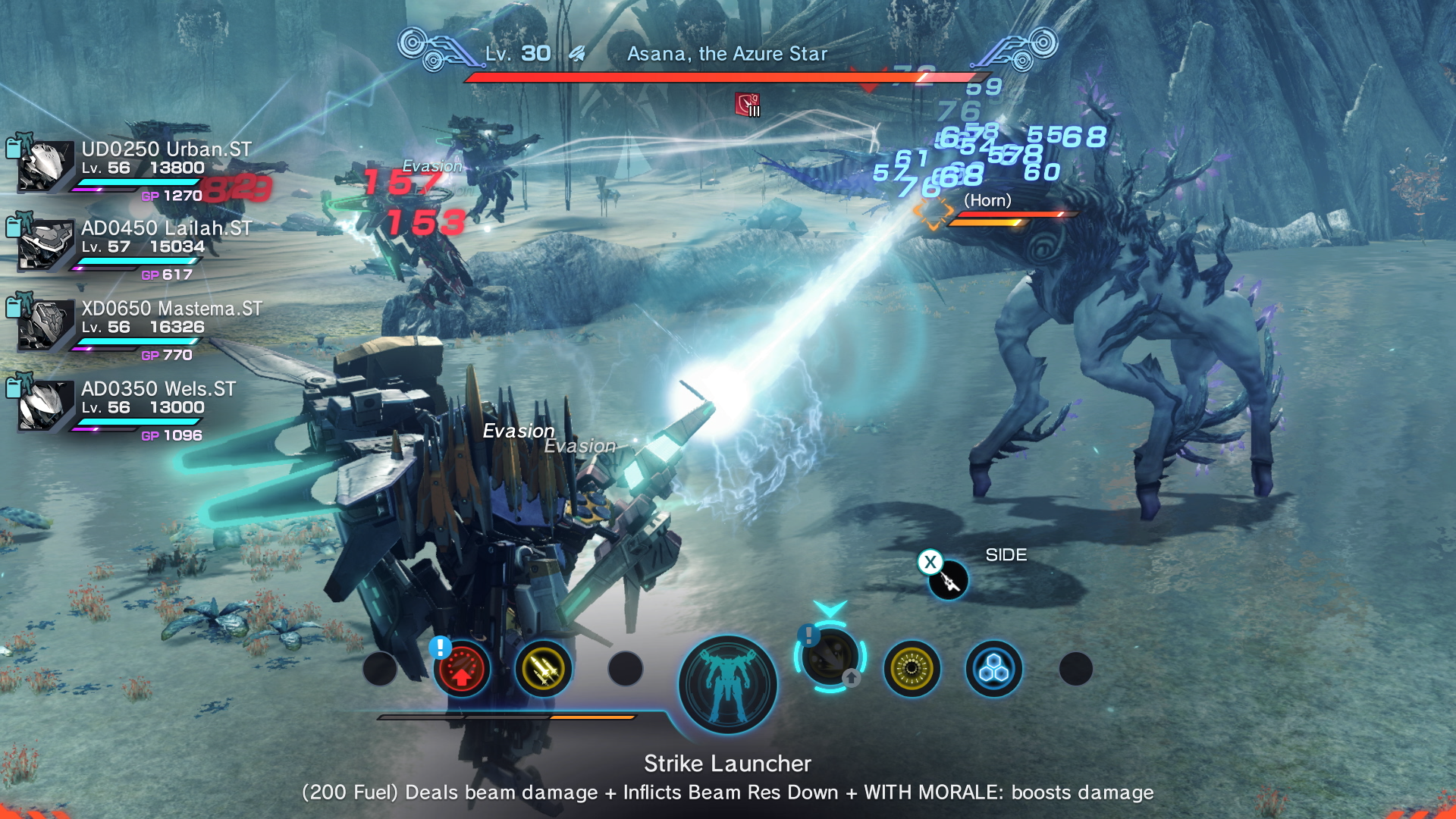Target Asana, the Azure Star nameplate
Screen dimensions: 1456x819
(726, 54)
